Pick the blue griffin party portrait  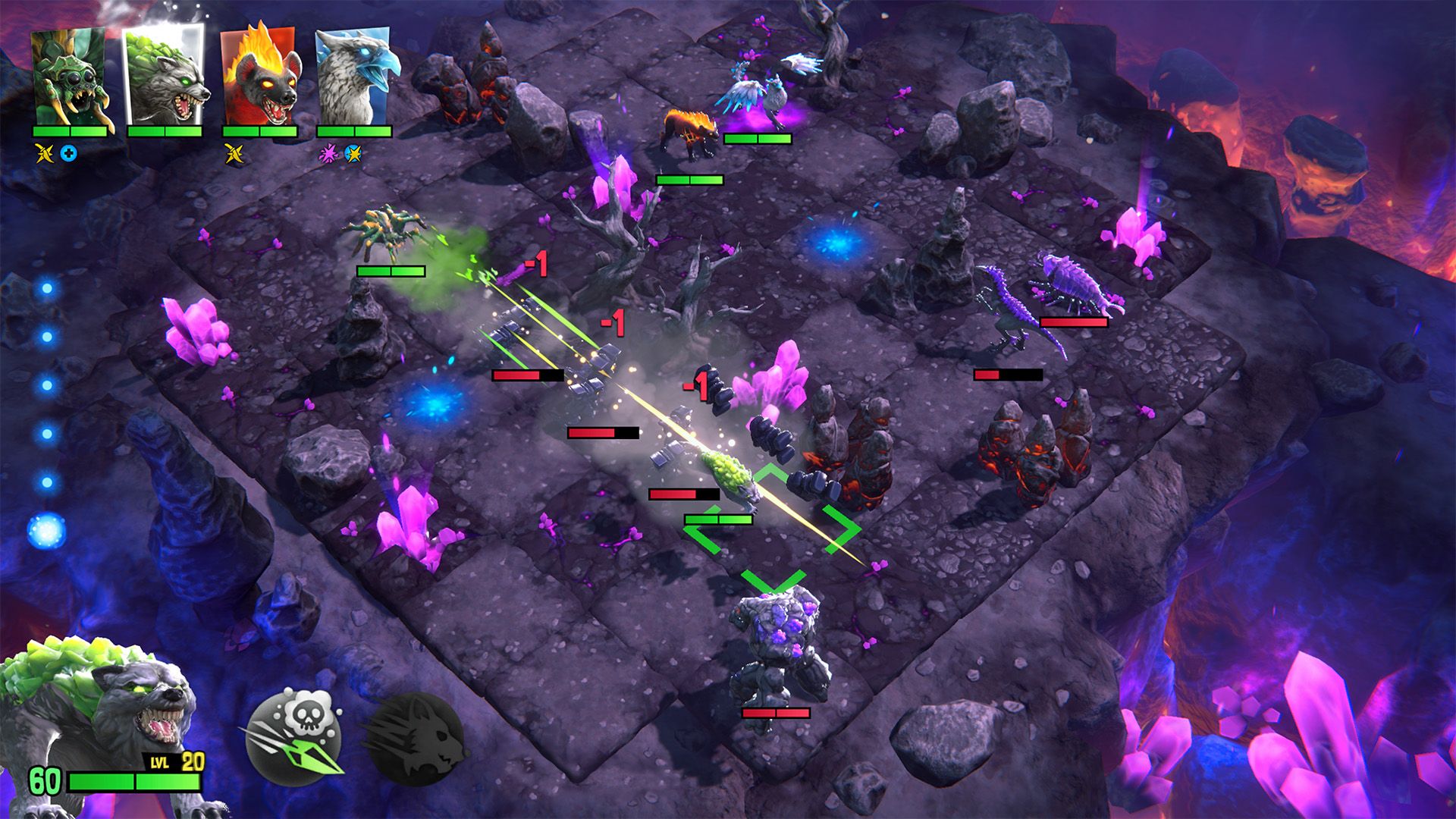coord(354,76)
